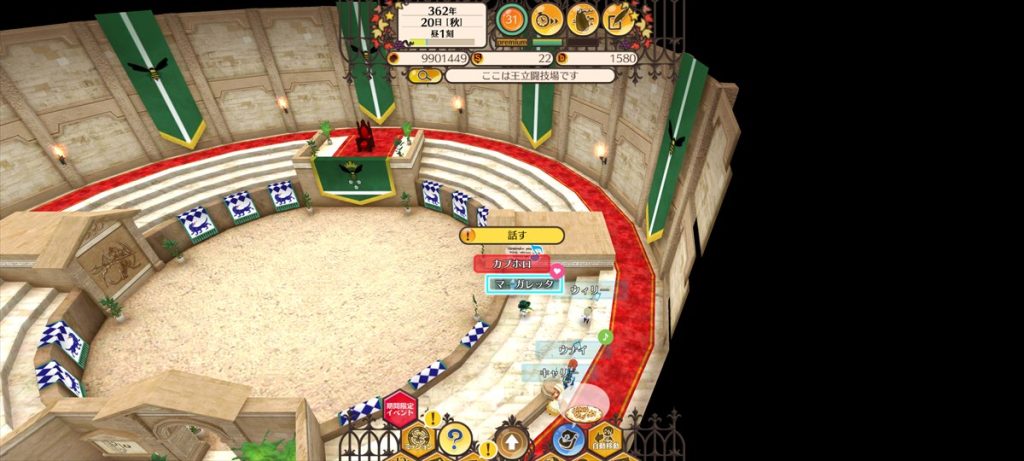The height and width of the screenshot is (461, 1024).
Task: Open the calendar day 31 icon
Action: pos(512,17)
